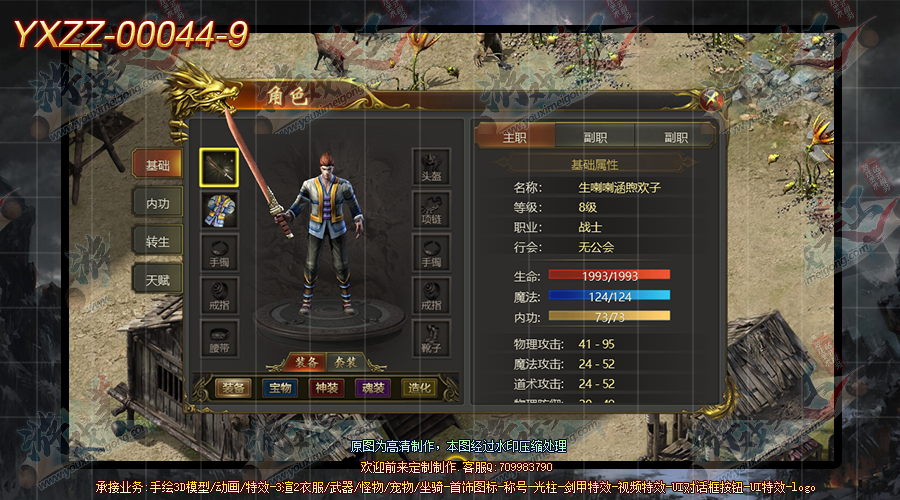Open the 神装 divine gear category
The height and width of the screenshot is (500, 900).
point(326,388)
